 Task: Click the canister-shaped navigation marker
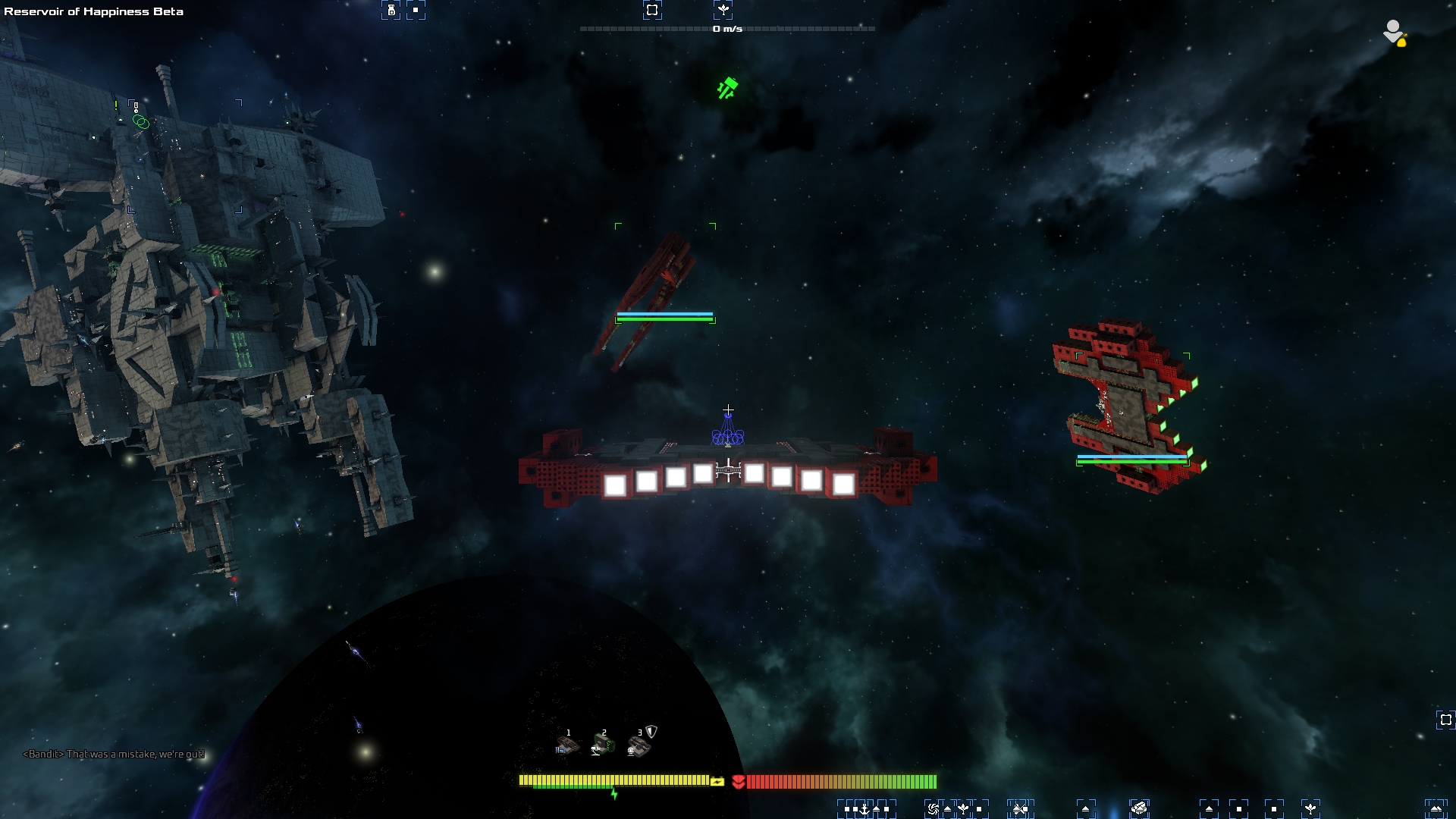point(391,10)
